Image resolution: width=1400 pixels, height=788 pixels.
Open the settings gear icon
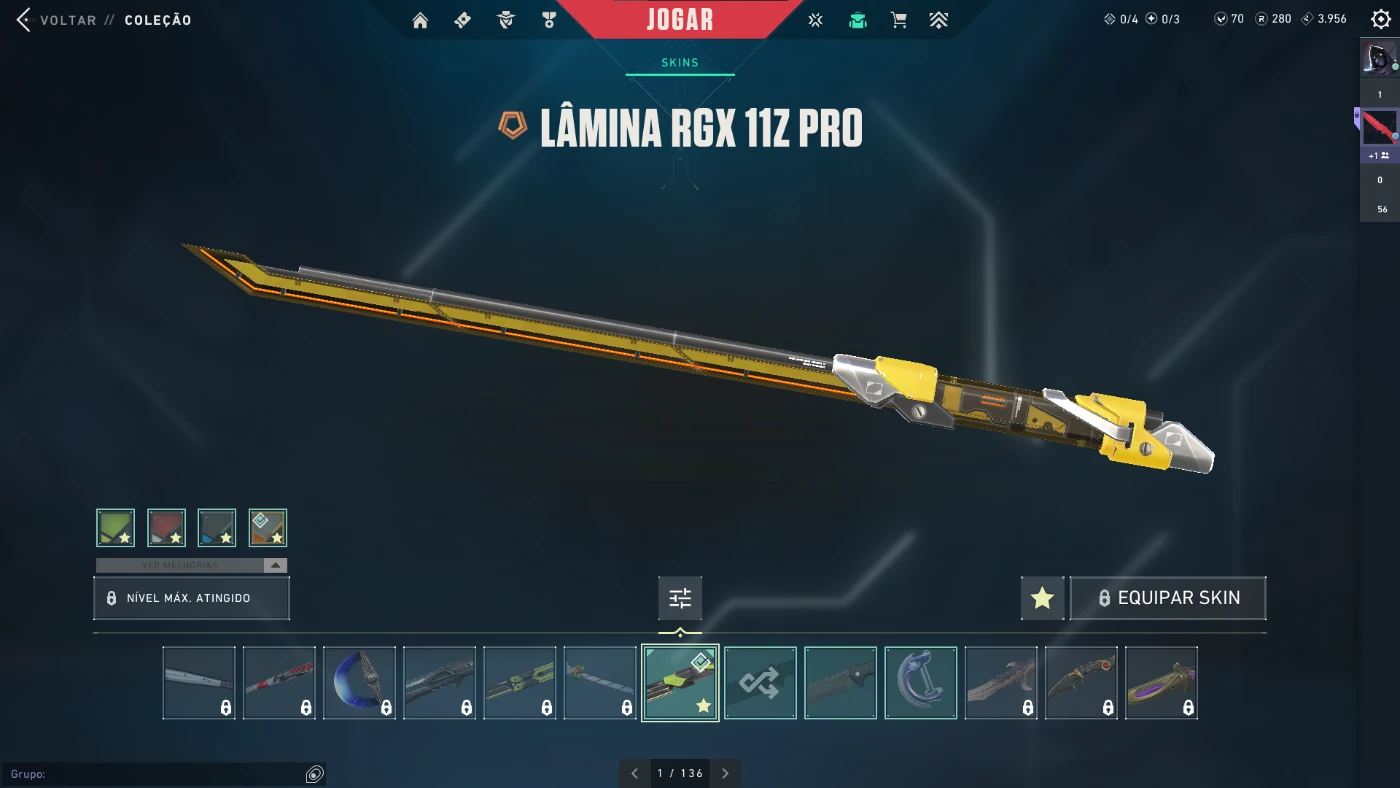[1381, 19]
